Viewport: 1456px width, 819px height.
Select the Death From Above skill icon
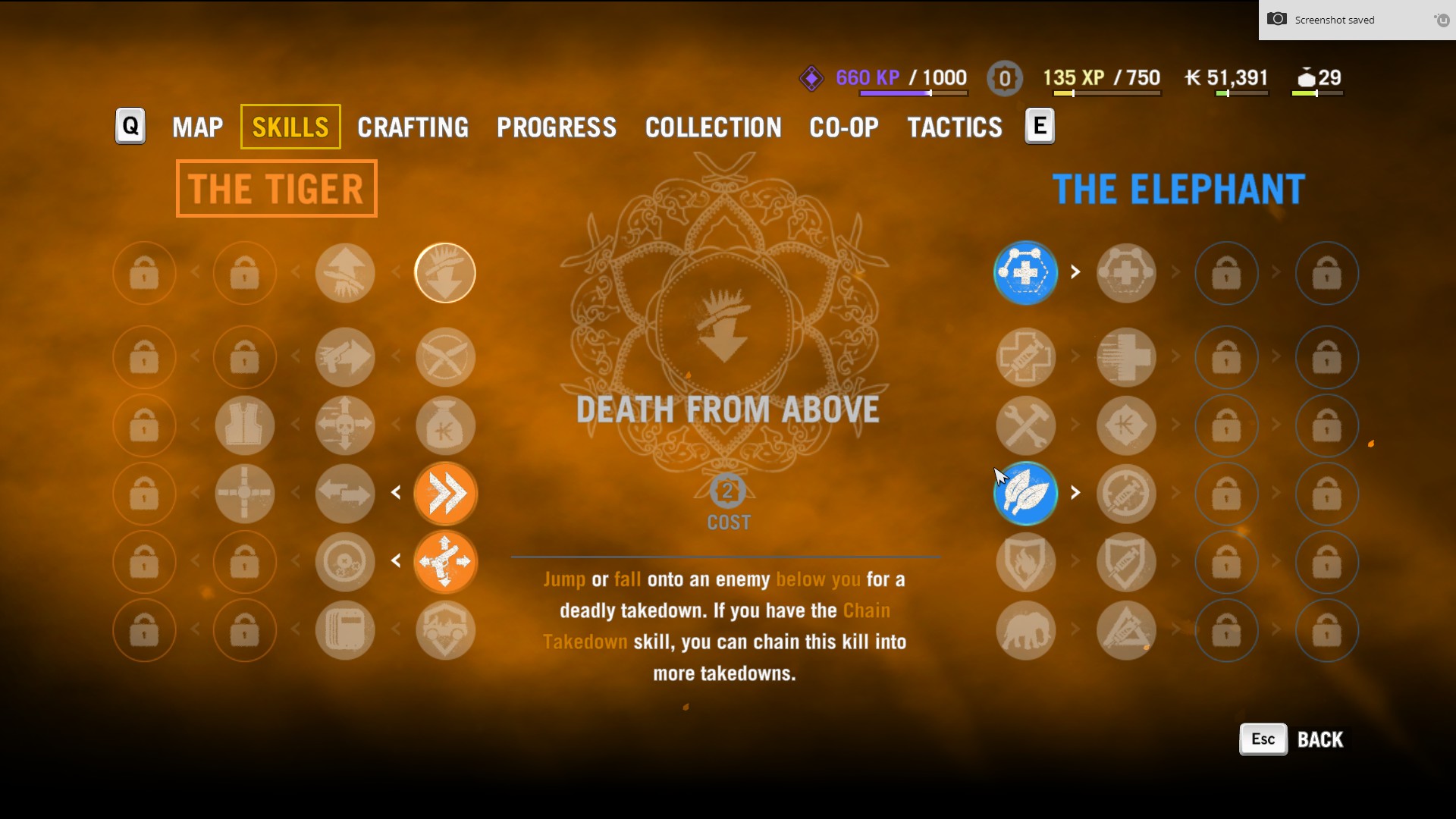coord(445,273)
